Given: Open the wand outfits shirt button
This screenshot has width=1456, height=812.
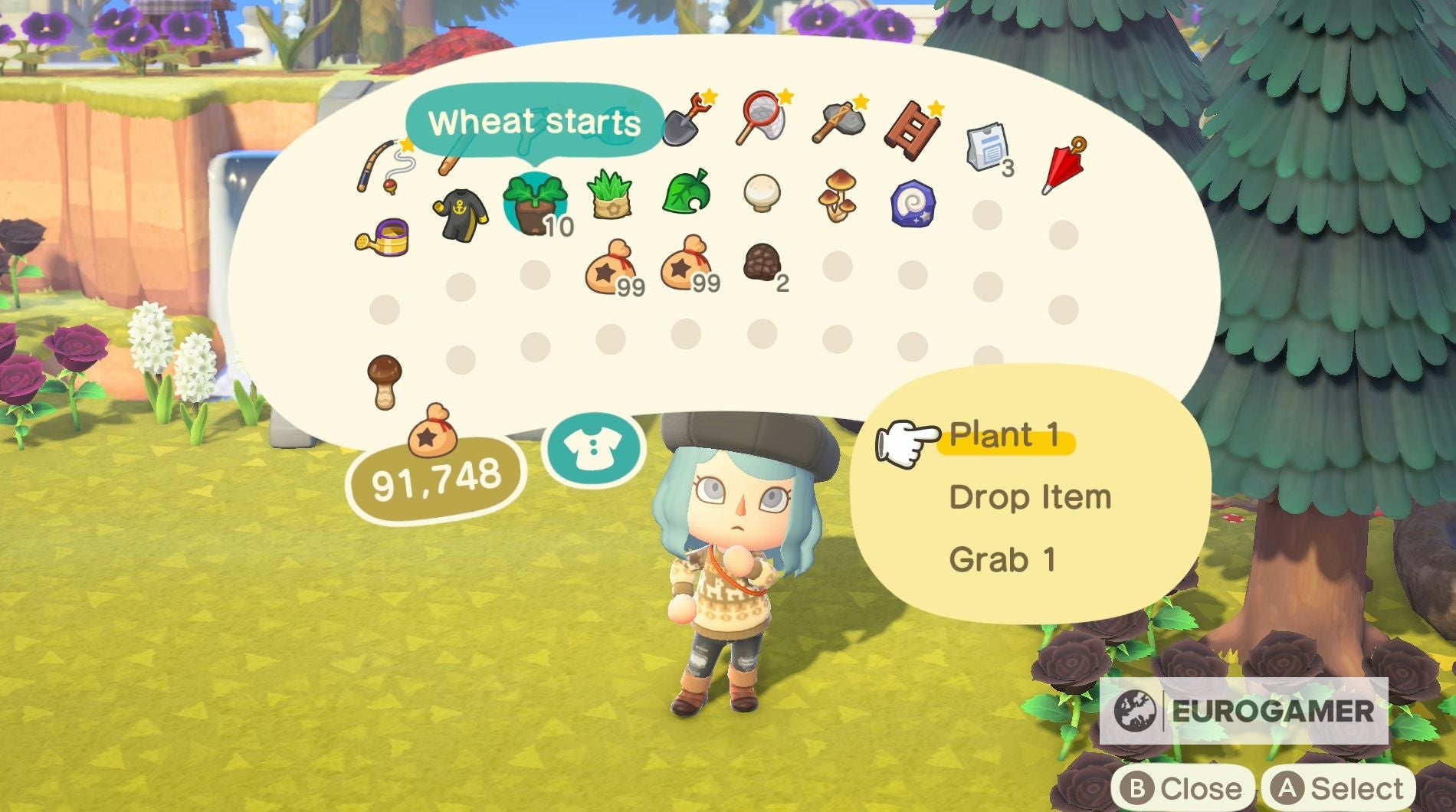Looking at the screenshot, I should 594,448.
